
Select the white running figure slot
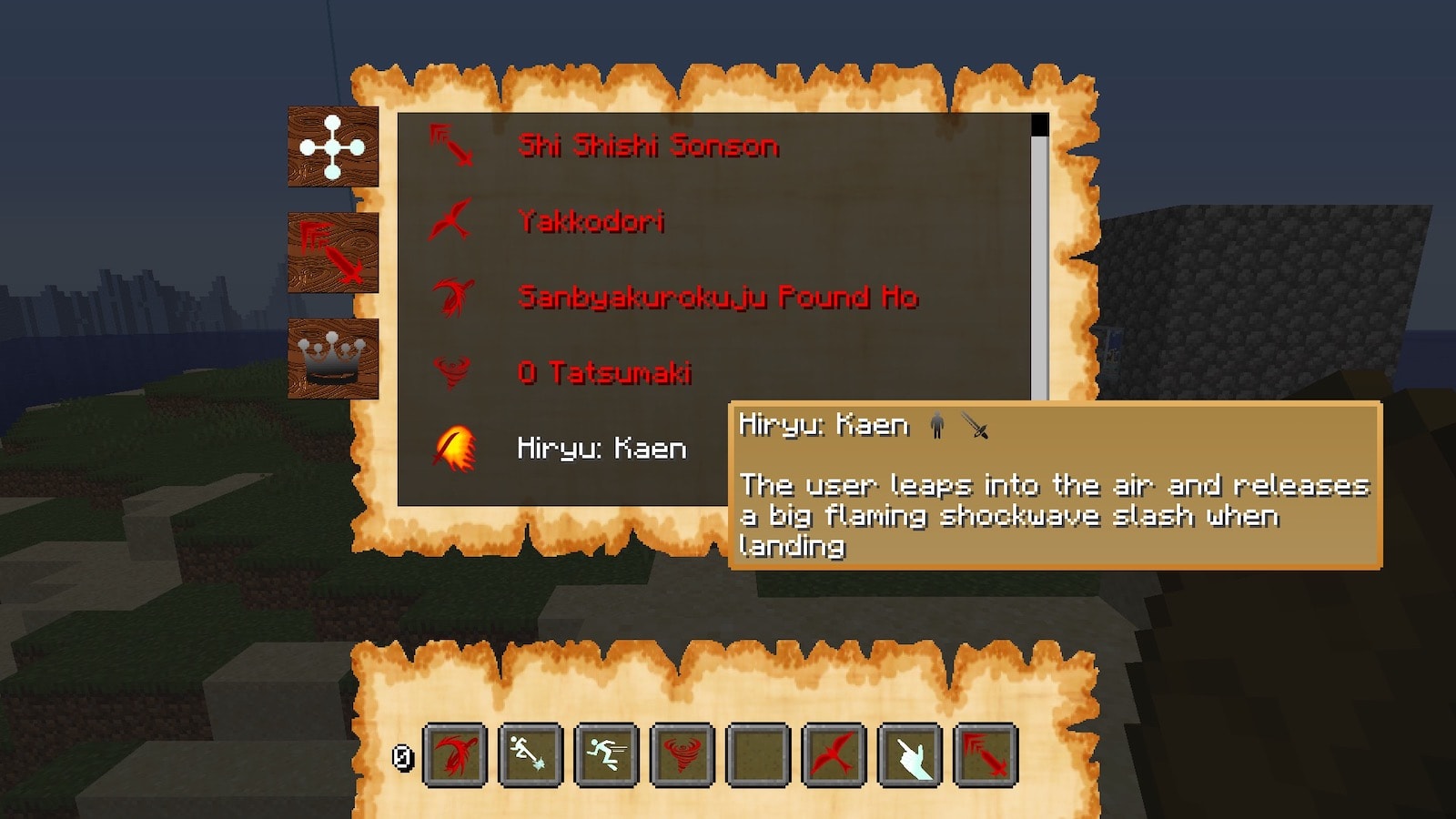click(x=606, y=754)
